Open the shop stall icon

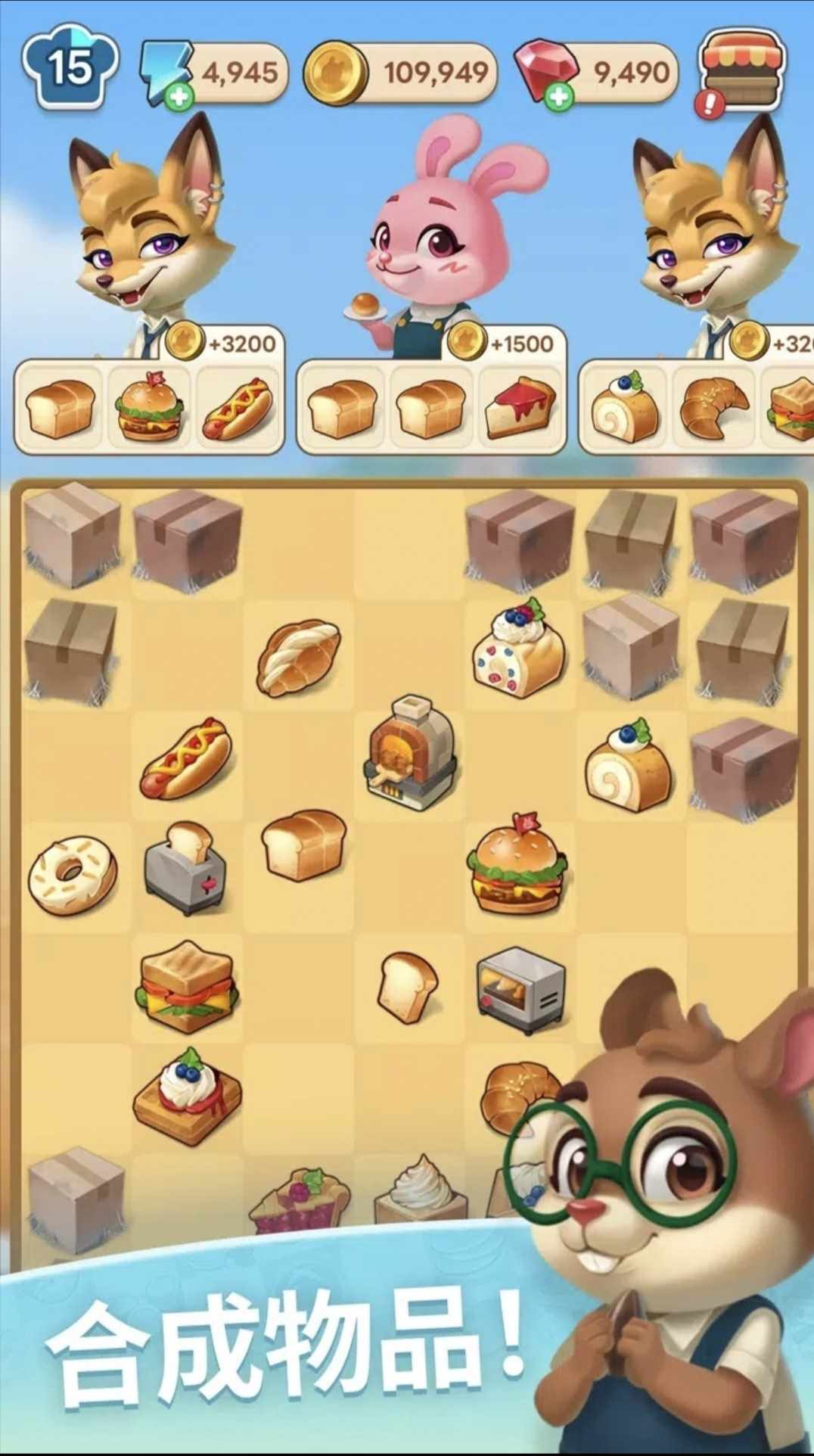tap(743, 70)
